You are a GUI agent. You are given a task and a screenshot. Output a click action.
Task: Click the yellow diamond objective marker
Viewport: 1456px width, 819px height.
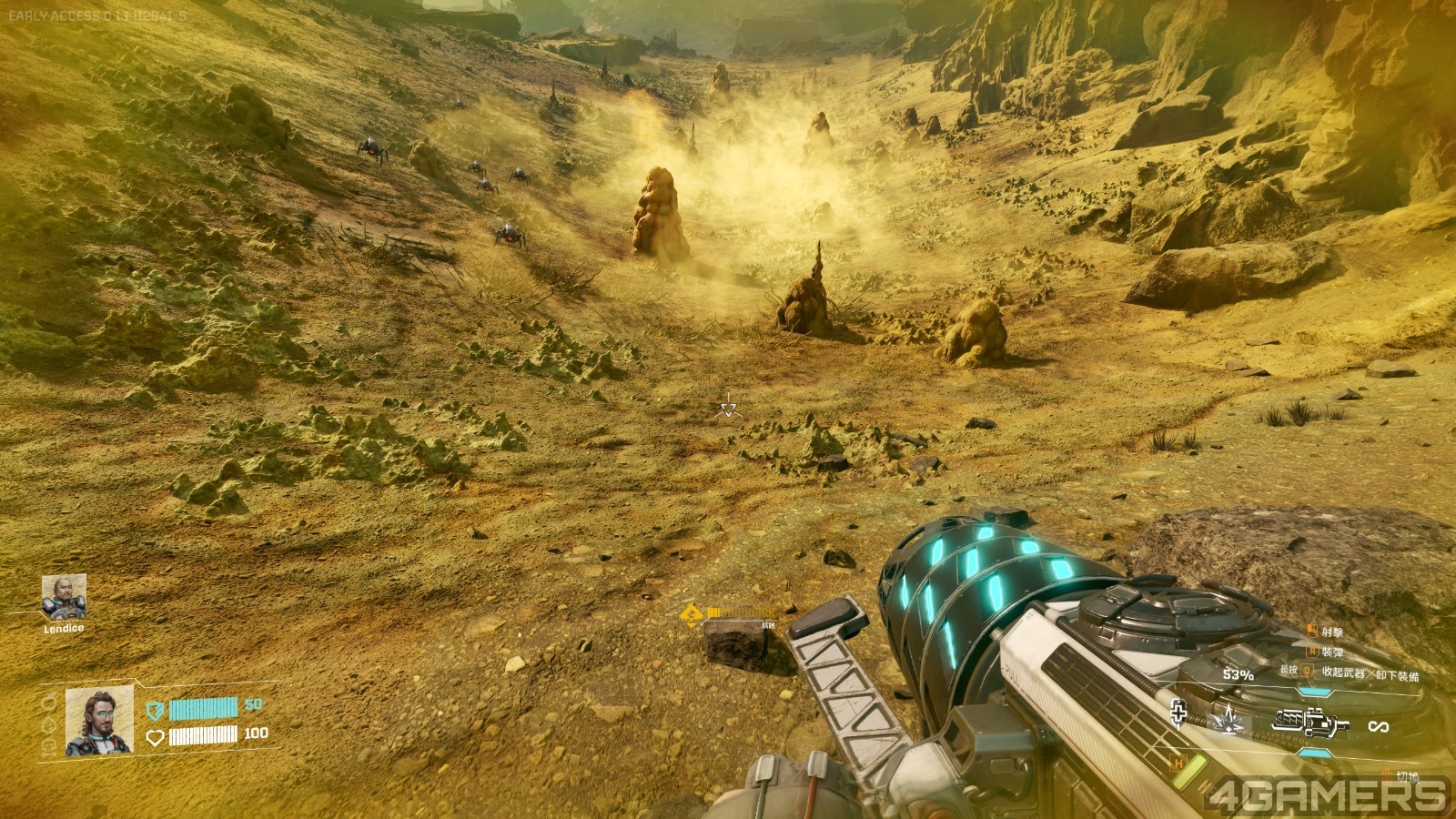point(692,615)
